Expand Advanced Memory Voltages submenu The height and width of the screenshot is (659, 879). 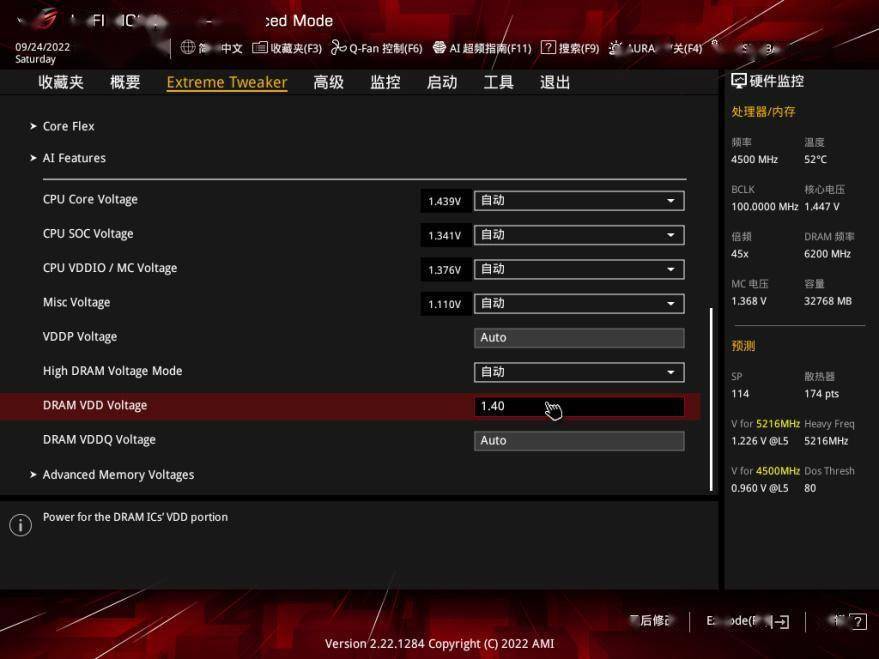(118, 475)
